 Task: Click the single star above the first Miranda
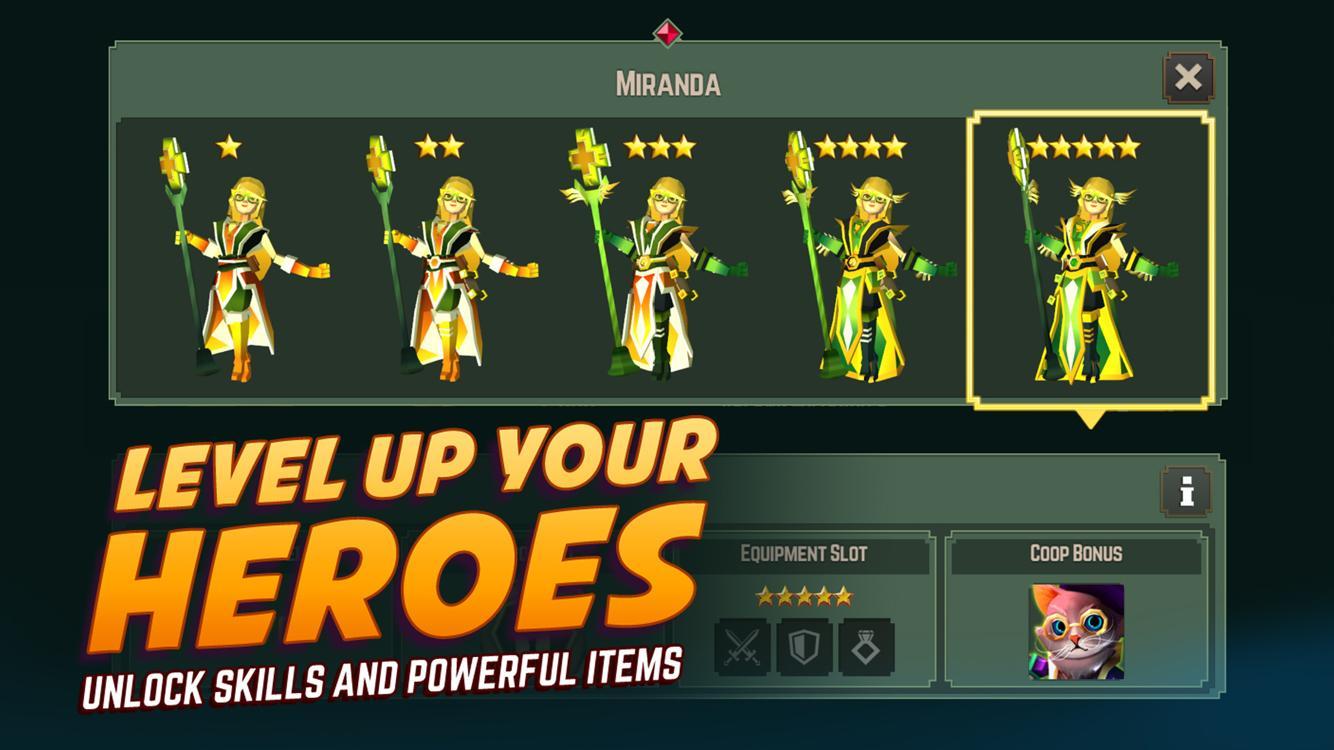(x=229, y=146)
